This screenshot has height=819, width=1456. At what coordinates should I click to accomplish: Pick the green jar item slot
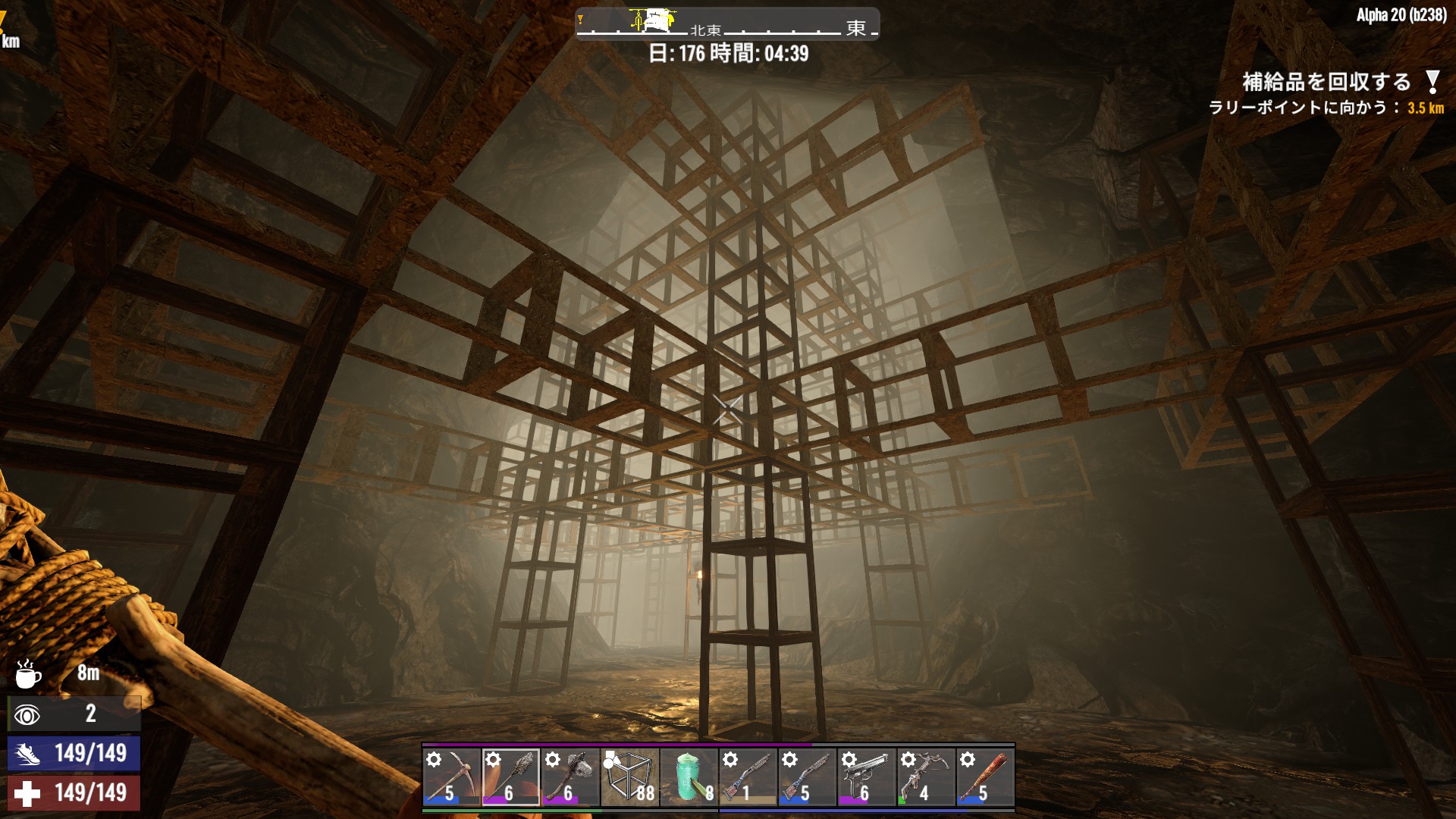tap(689, 777)
